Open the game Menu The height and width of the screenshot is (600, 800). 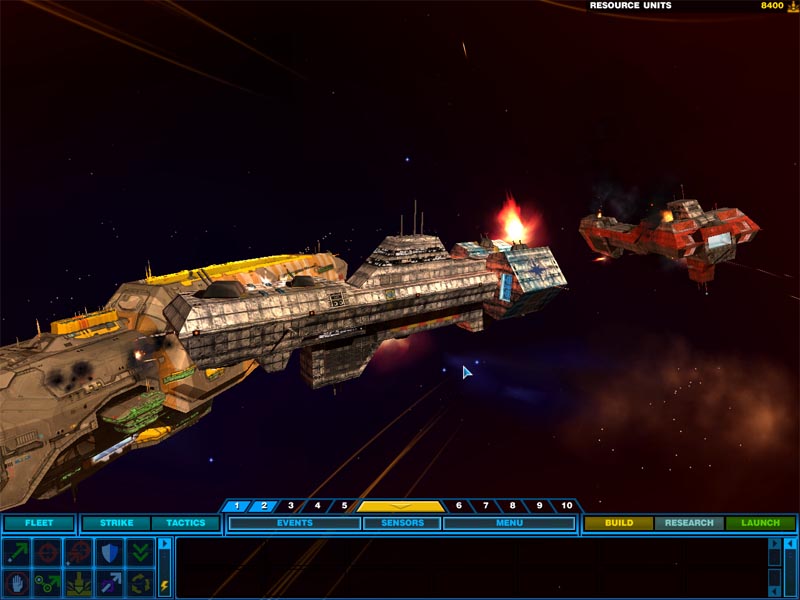(x=509, y=523)
